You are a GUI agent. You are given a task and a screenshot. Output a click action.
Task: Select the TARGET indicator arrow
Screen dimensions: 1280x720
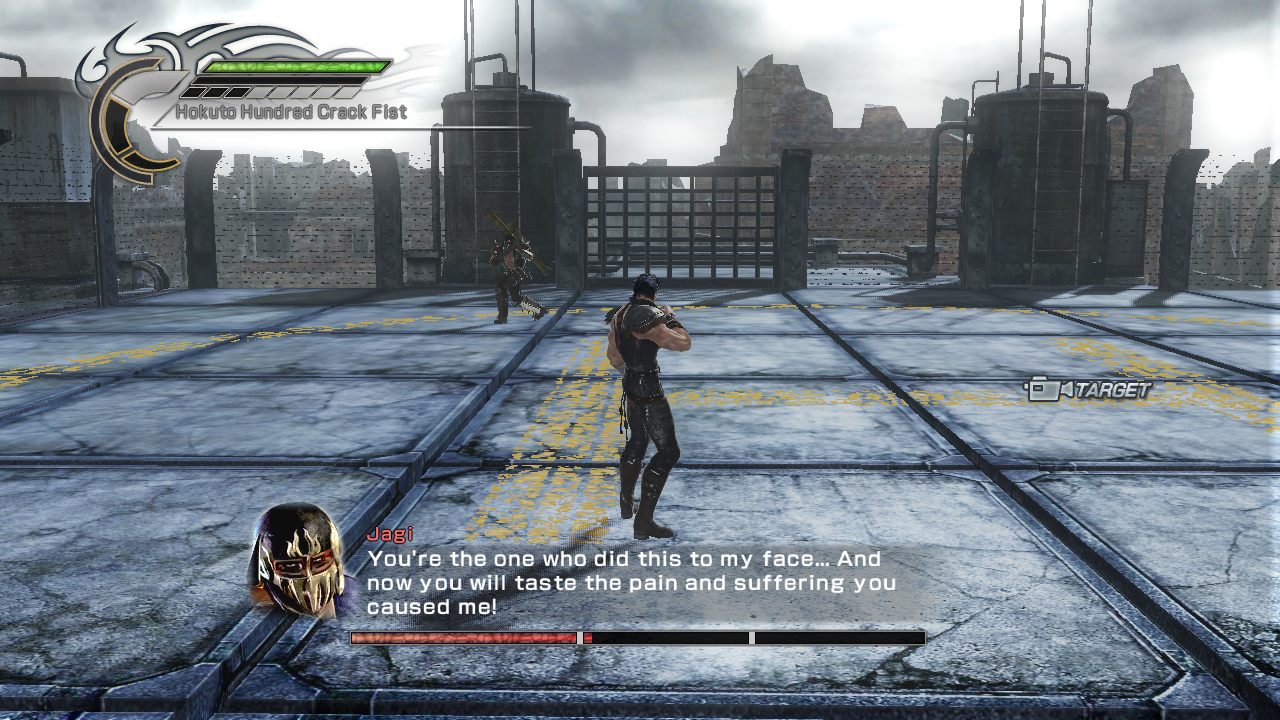1068,388
